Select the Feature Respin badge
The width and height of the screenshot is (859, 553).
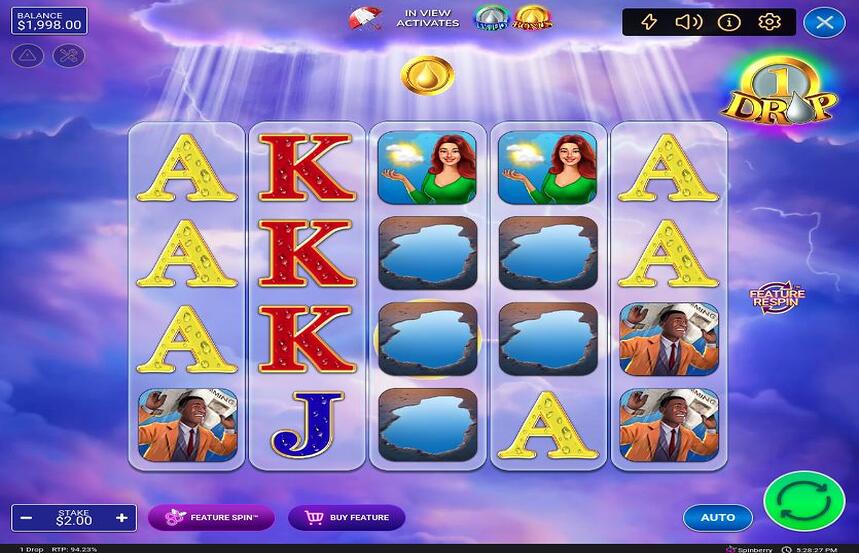777,297
